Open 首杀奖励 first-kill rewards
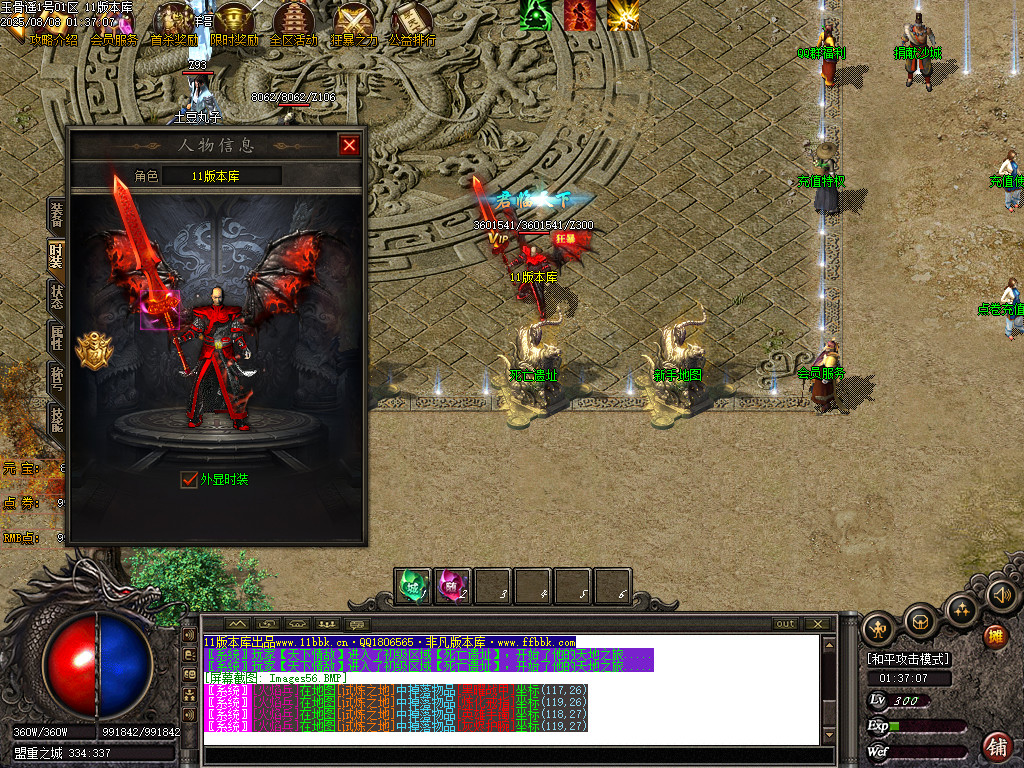This screenshot has width=1024, height=768. click(173, 20)
